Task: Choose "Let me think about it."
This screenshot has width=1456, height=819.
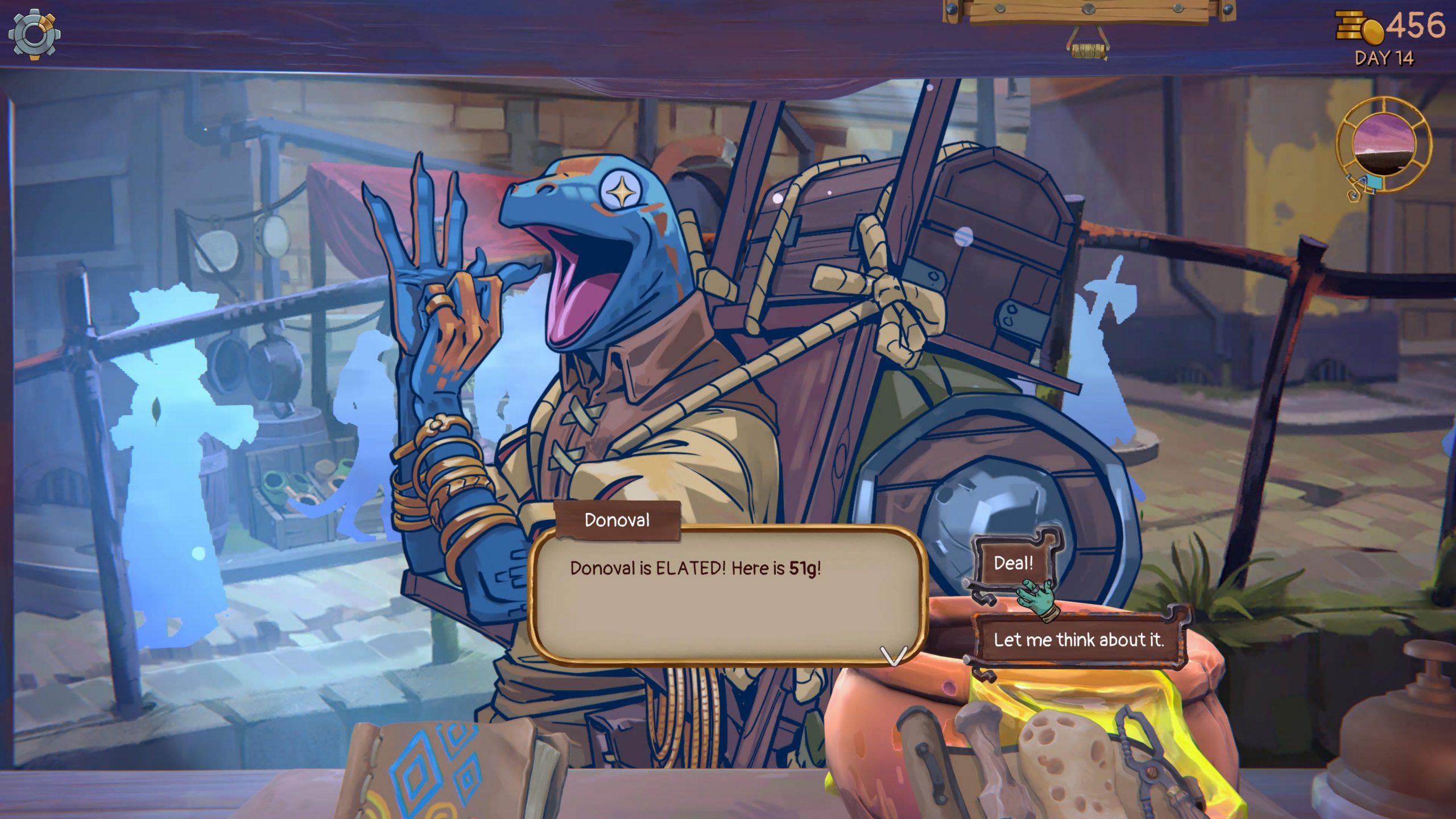Action: click(1078, 640)
